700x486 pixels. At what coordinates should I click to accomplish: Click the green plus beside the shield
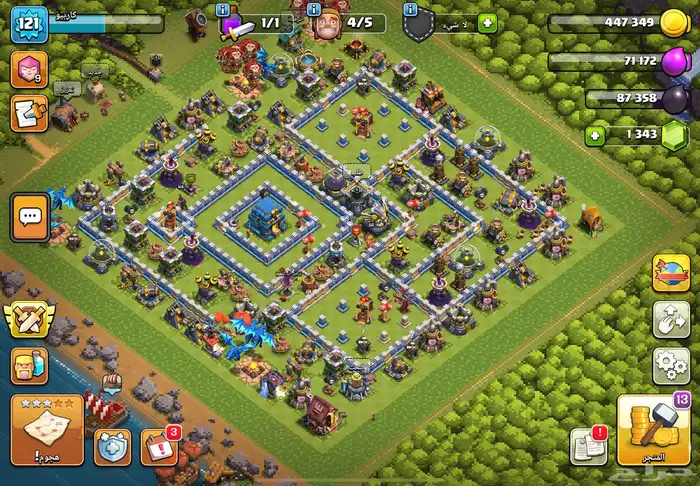tap(487, 21)
